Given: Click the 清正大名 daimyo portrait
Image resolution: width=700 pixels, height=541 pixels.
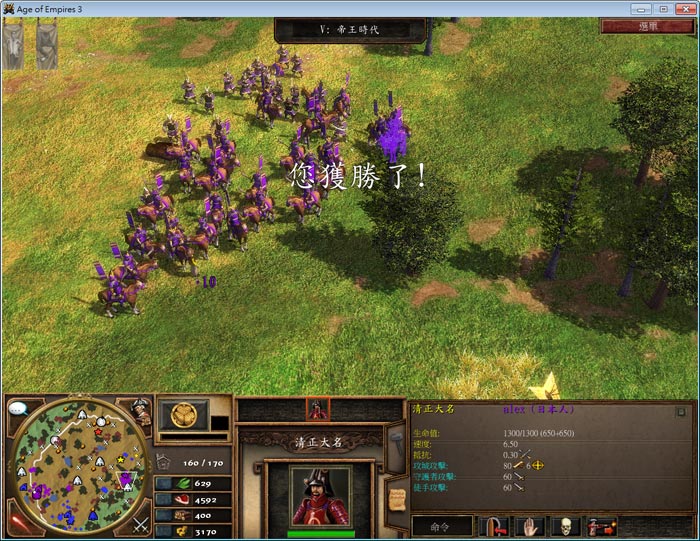Looking at the screenshot, I should click(320, 495).
